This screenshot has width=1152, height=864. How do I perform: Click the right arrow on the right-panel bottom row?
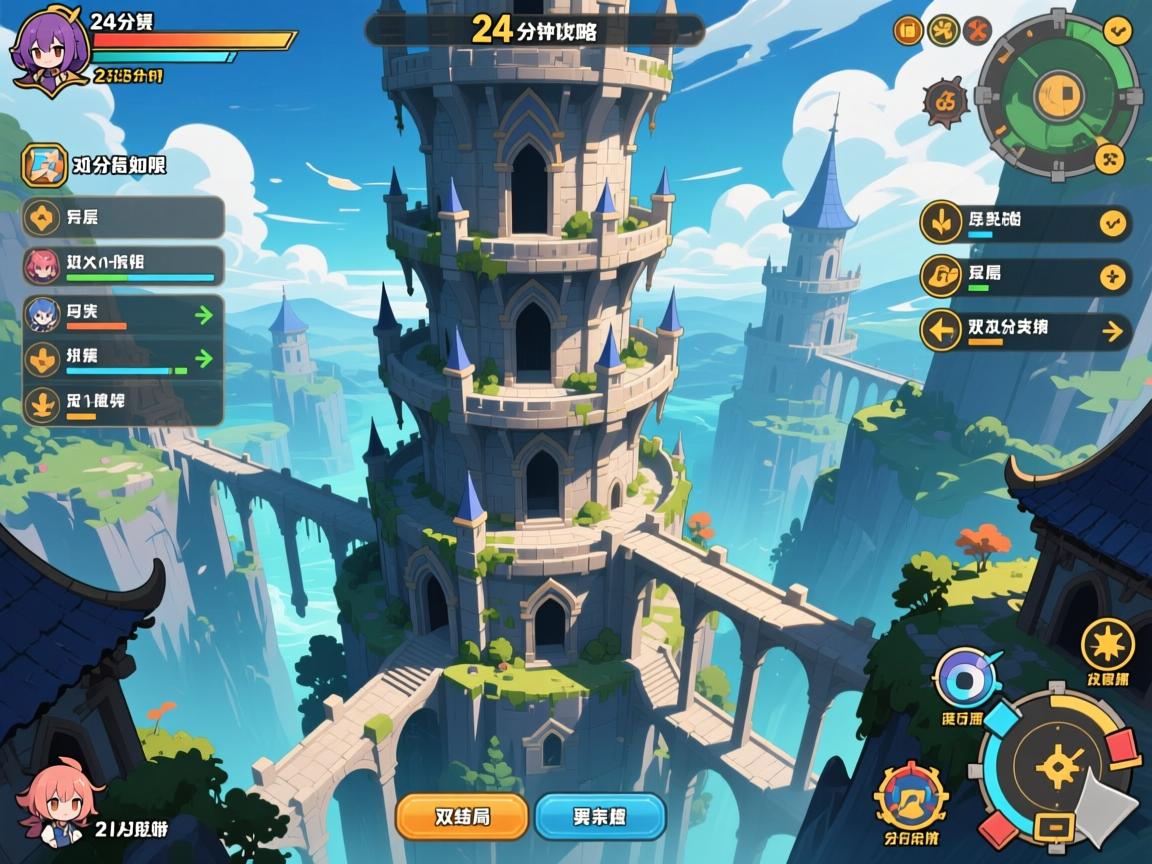tap(1112, 331)
